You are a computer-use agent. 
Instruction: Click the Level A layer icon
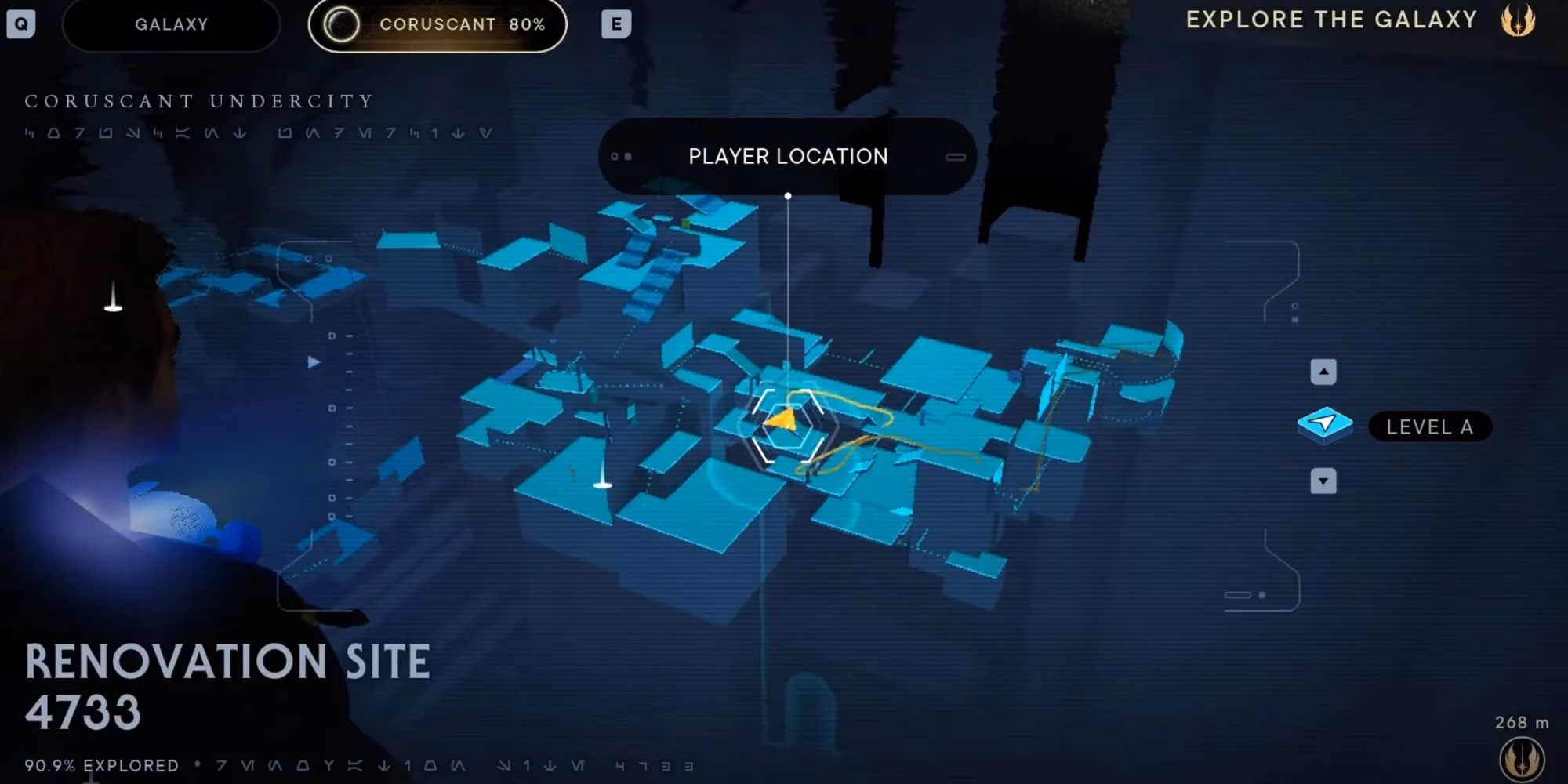coord(1325,425)
